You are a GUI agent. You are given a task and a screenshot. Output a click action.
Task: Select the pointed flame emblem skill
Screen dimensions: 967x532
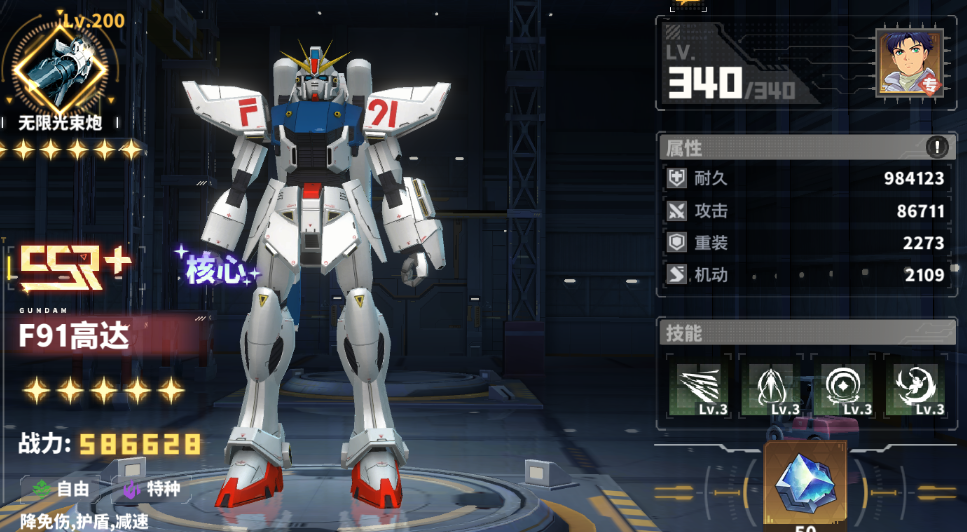[771, 389]
